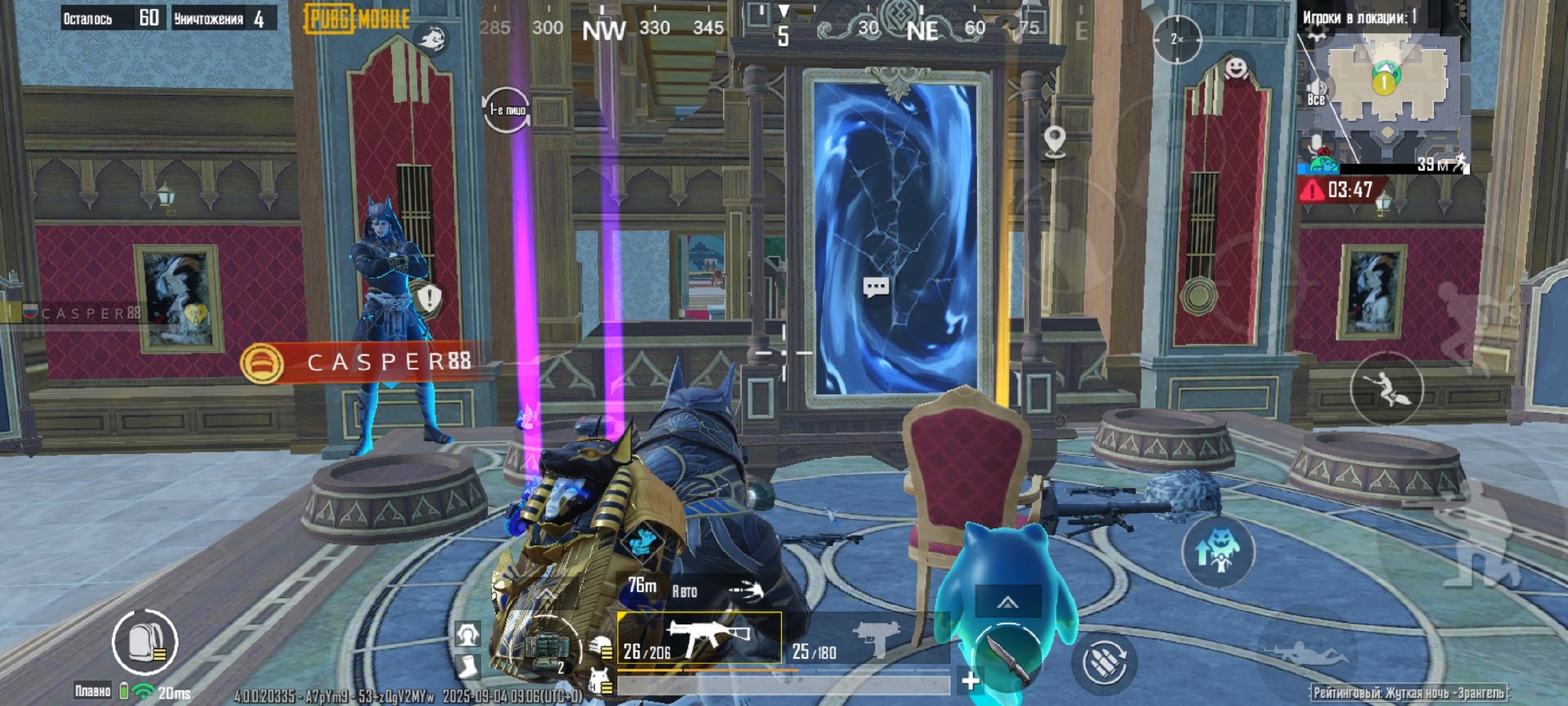Activate the ghost companion ability
The height and width of the screenshot is (706, 1568).
(x=1218, y=552)
